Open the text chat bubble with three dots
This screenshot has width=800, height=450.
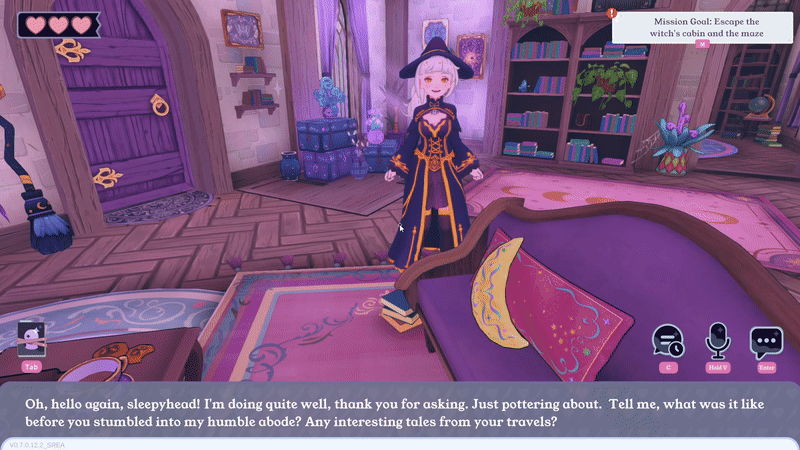pos(766,342)
